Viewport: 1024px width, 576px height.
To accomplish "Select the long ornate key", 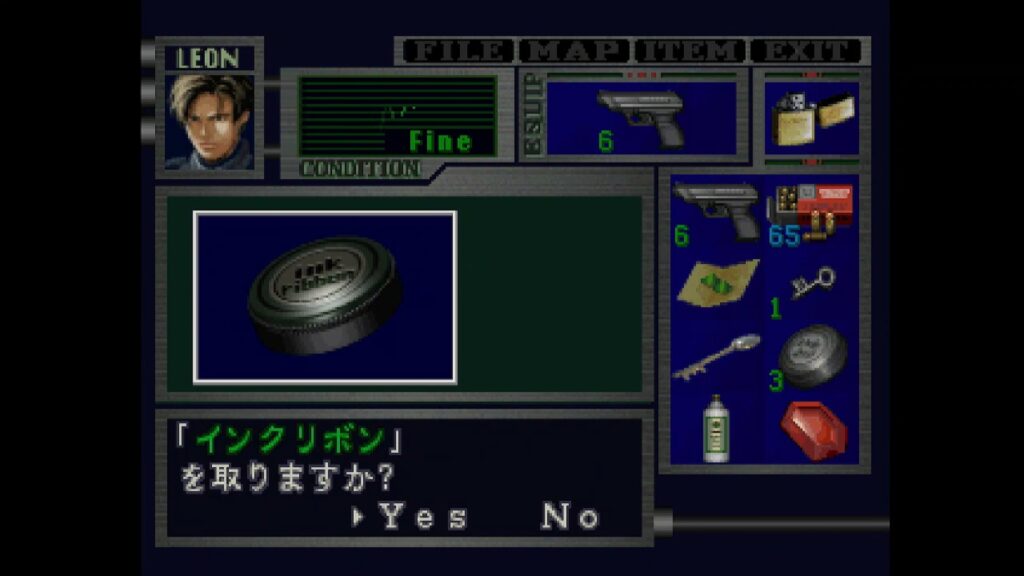I will [715, 357].
